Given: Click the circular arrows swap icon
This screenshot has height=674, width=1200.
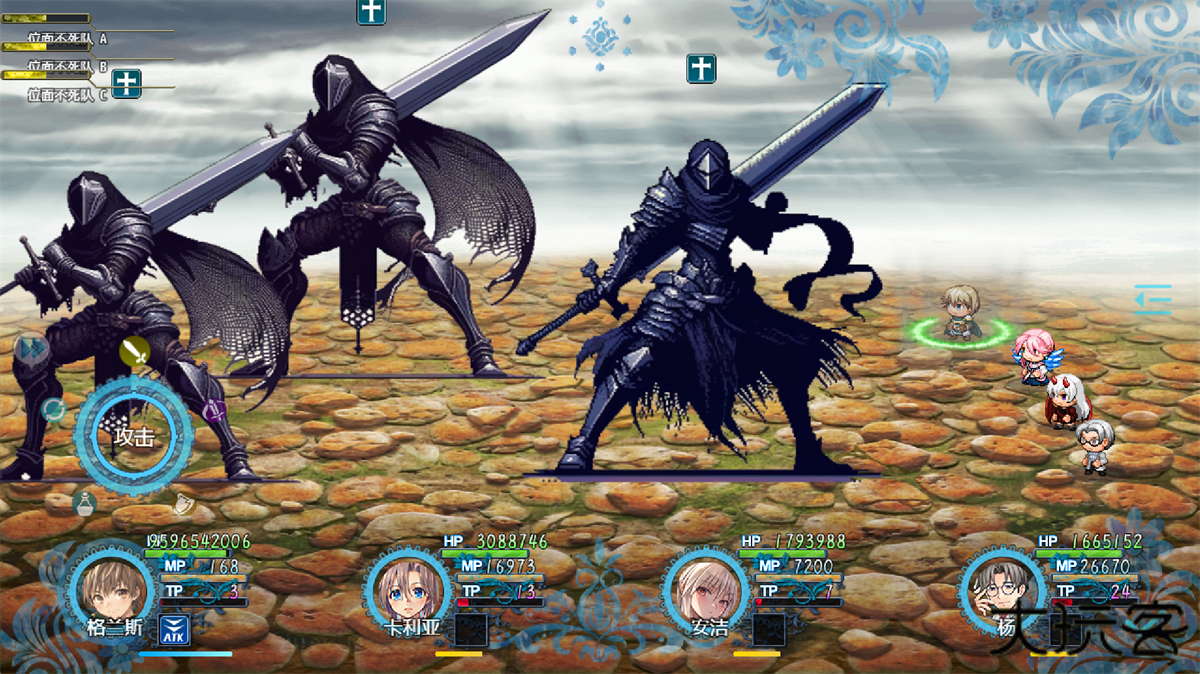Looking at the screenshot, I should [53, 409].
